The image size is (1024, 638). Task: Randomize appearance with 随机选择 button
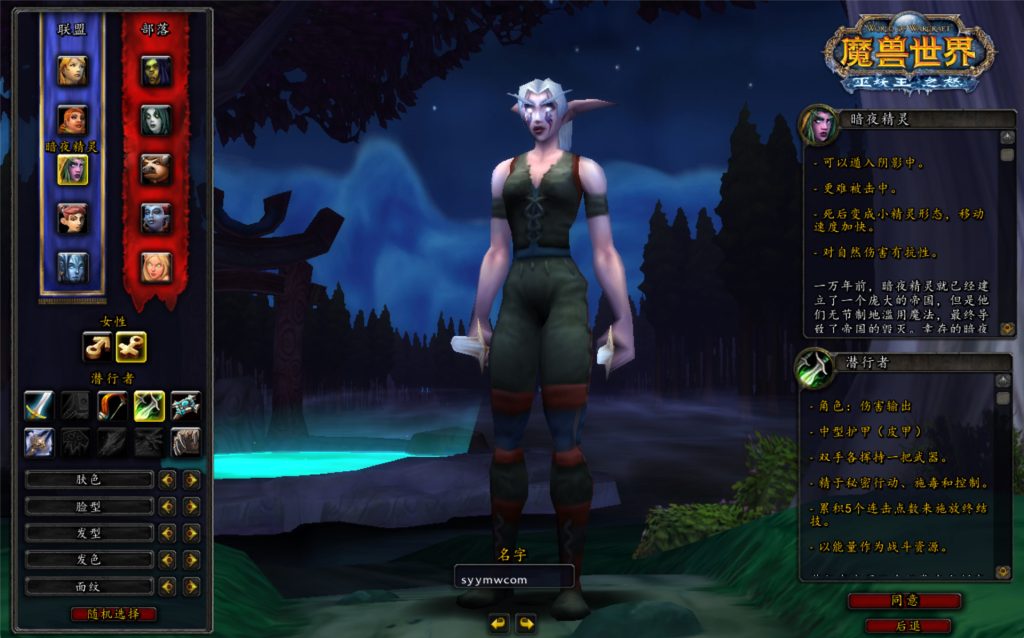point(114,613)
